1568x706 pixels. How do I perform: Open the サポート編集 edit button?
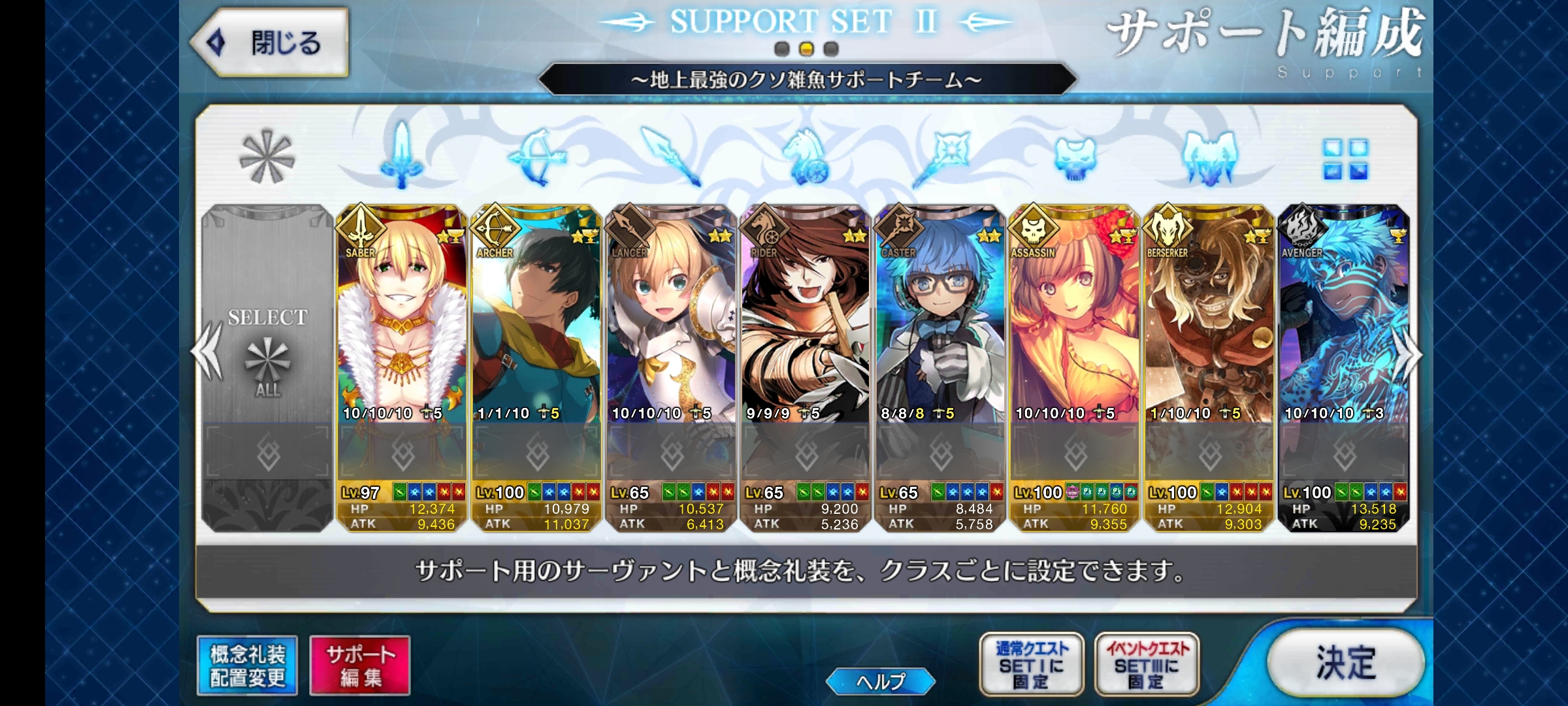[360, 665]
